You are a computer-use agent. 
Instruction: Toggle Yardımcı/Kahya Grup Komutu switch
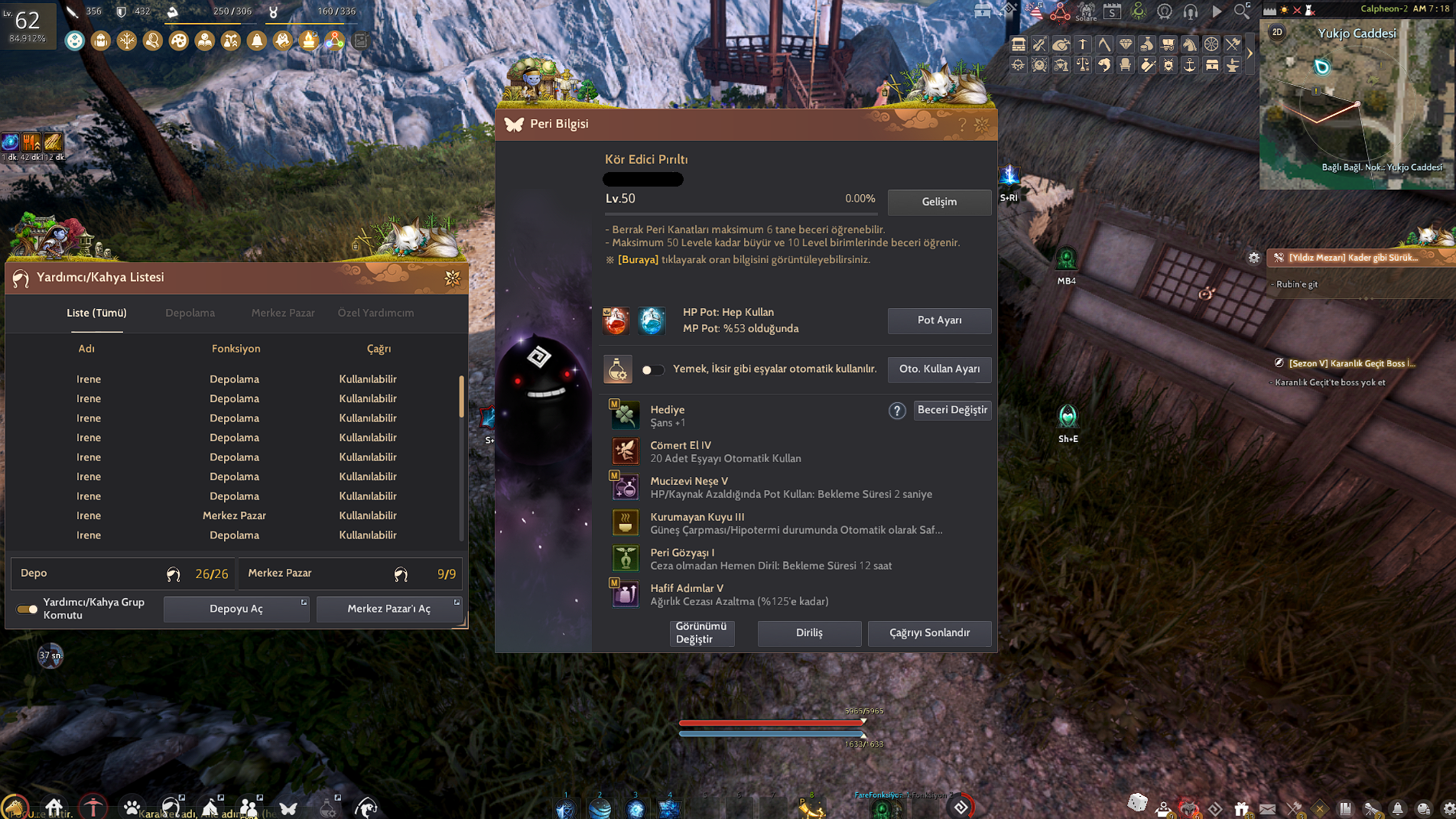28,609
